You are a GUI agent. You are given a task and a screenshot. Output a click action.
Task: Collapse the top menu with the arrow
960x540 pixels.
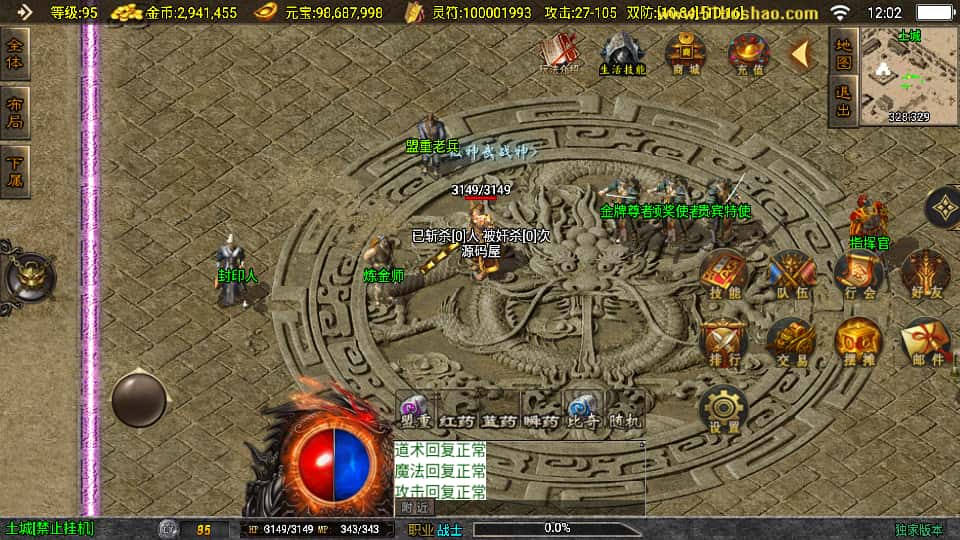800,55
